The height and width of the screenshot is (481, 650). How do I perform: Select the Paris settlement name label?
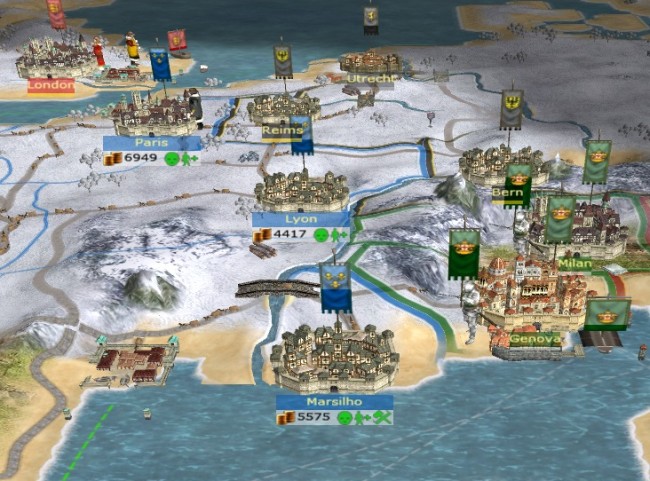click(x=153, y=143)
